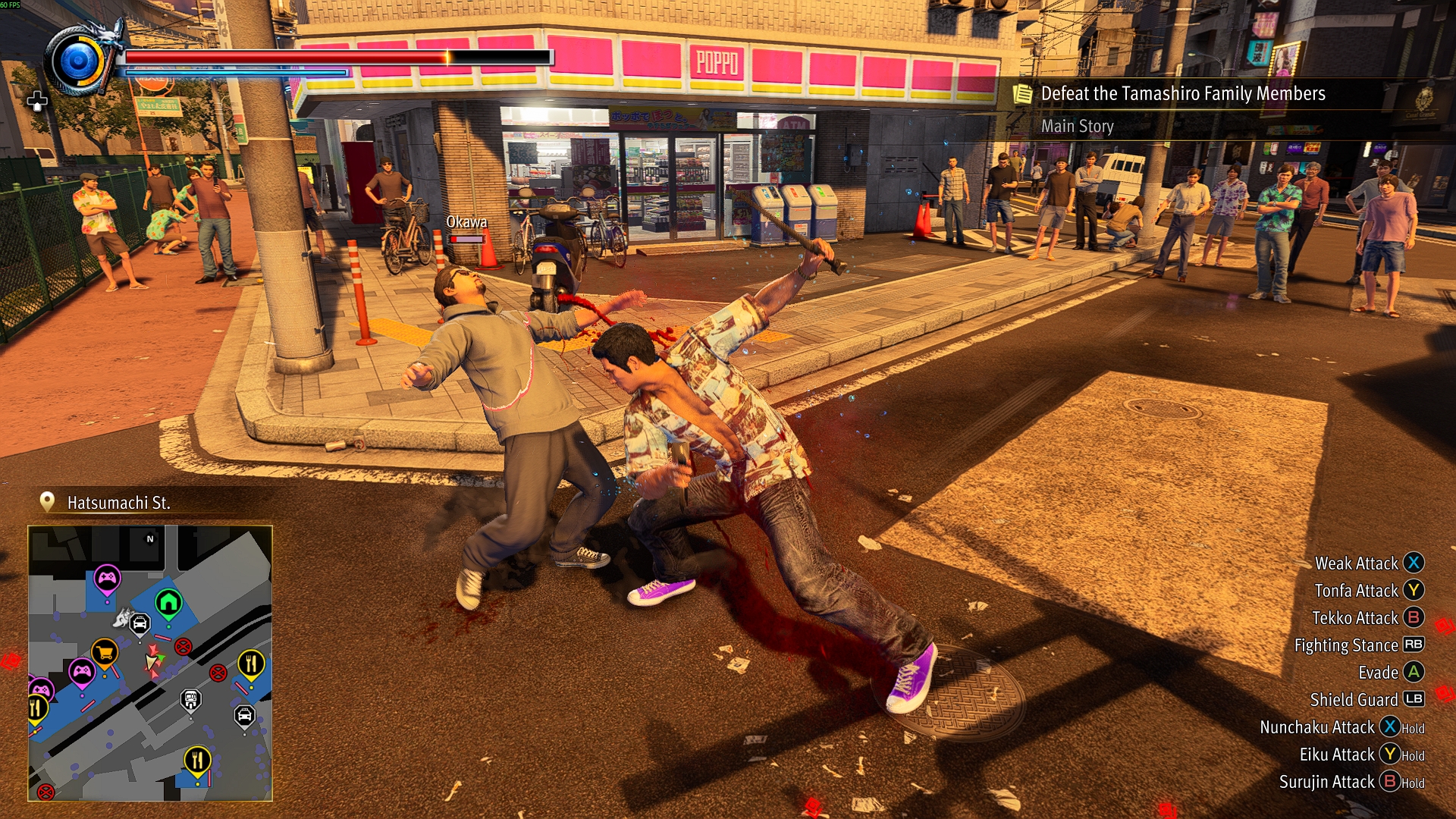Click the bus stop marker on minimap
Image resolution: width=1456 pixels, height=819 pixels.
(191, 699)
